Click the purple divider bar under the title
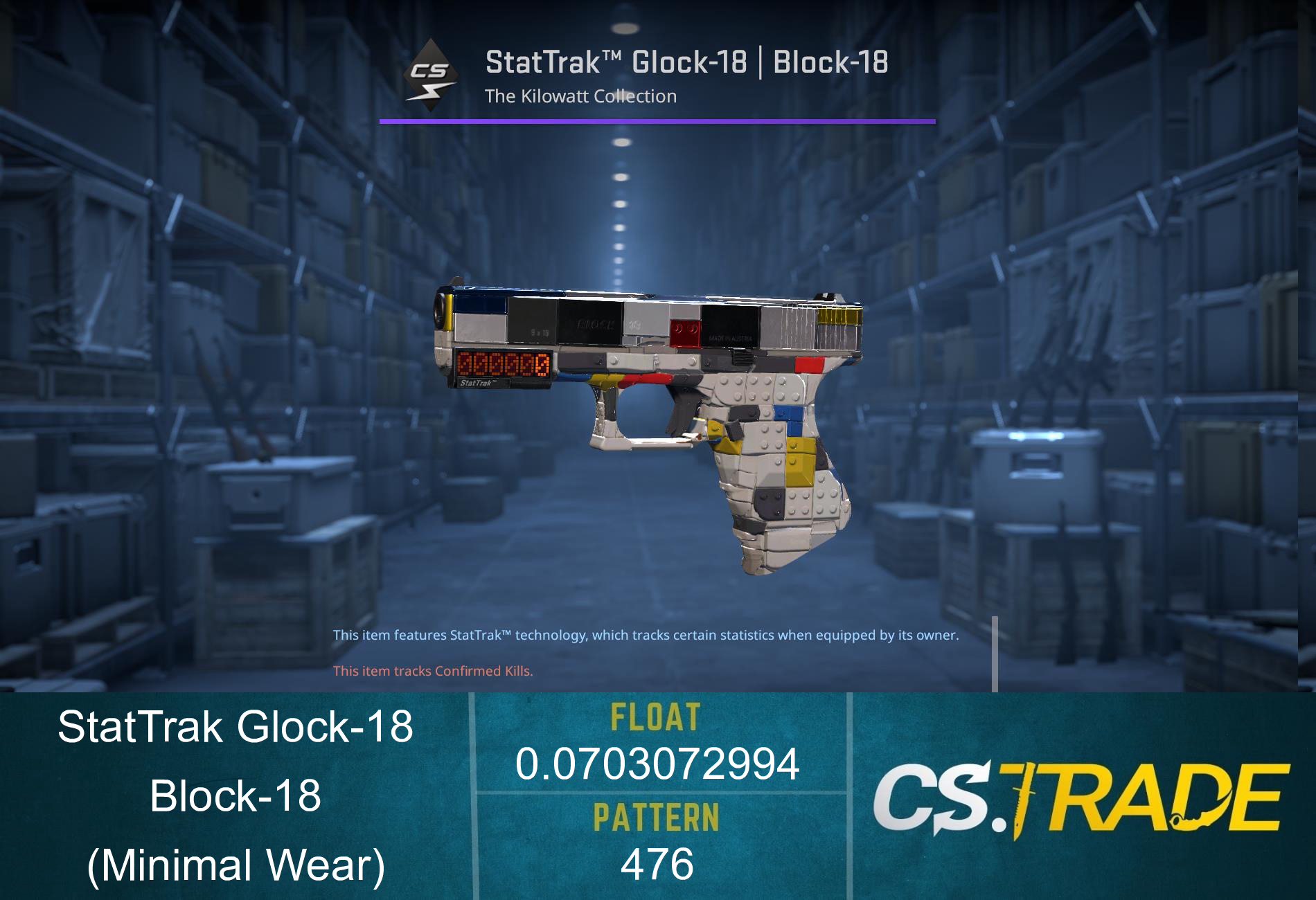 (658, 122)
